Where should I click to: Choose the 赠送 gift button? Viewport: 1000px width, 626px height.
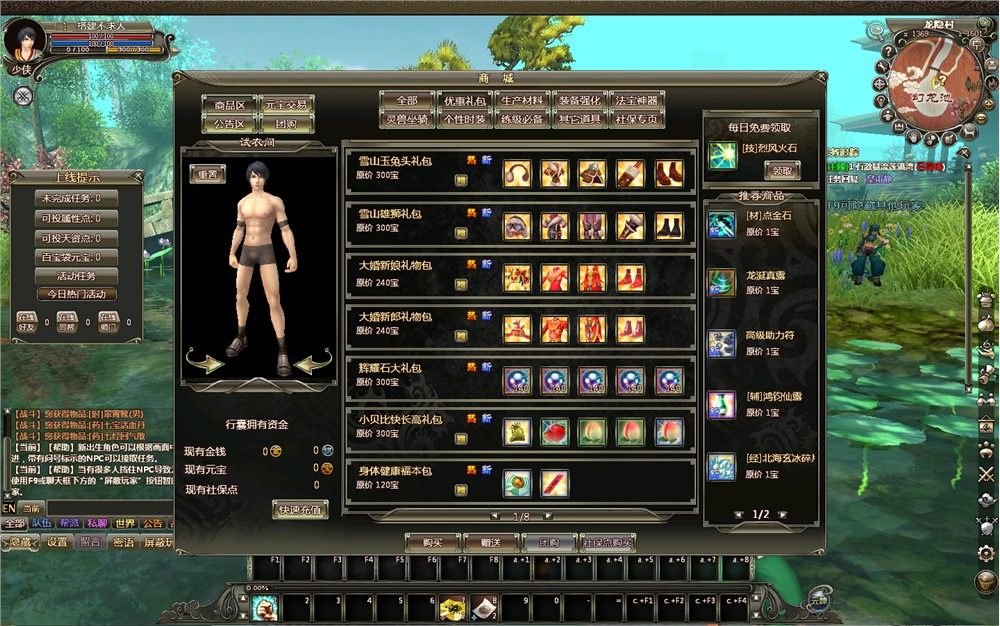coord(490,542)
